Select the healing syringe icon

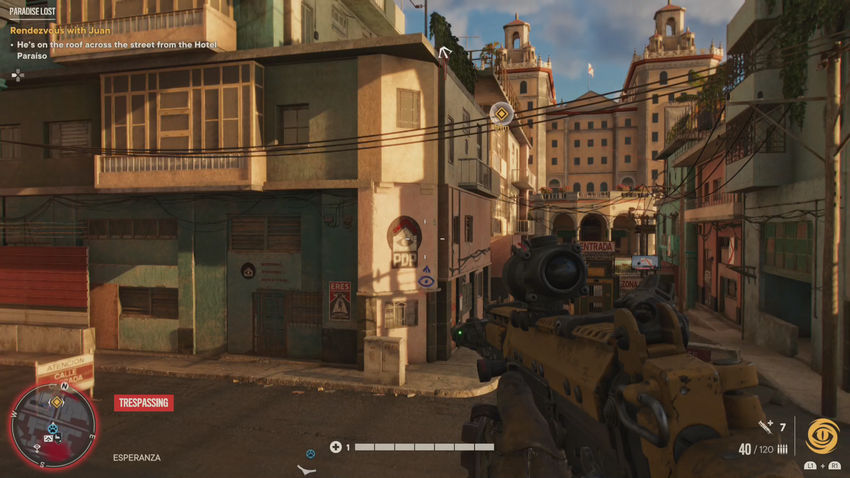(767, 427)
